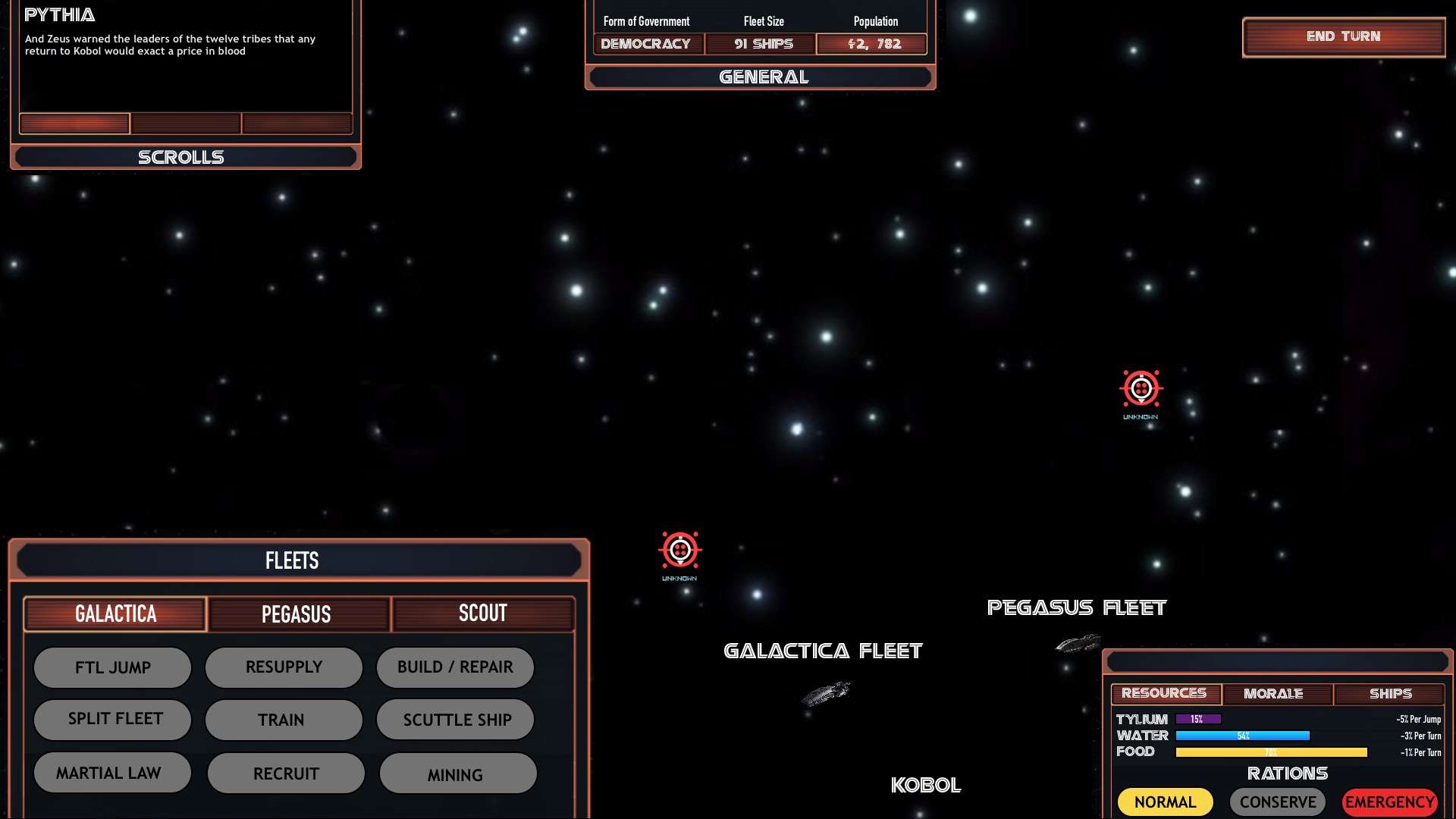
Task: Declare Martial Law
Action: click(x=112, y=773)
